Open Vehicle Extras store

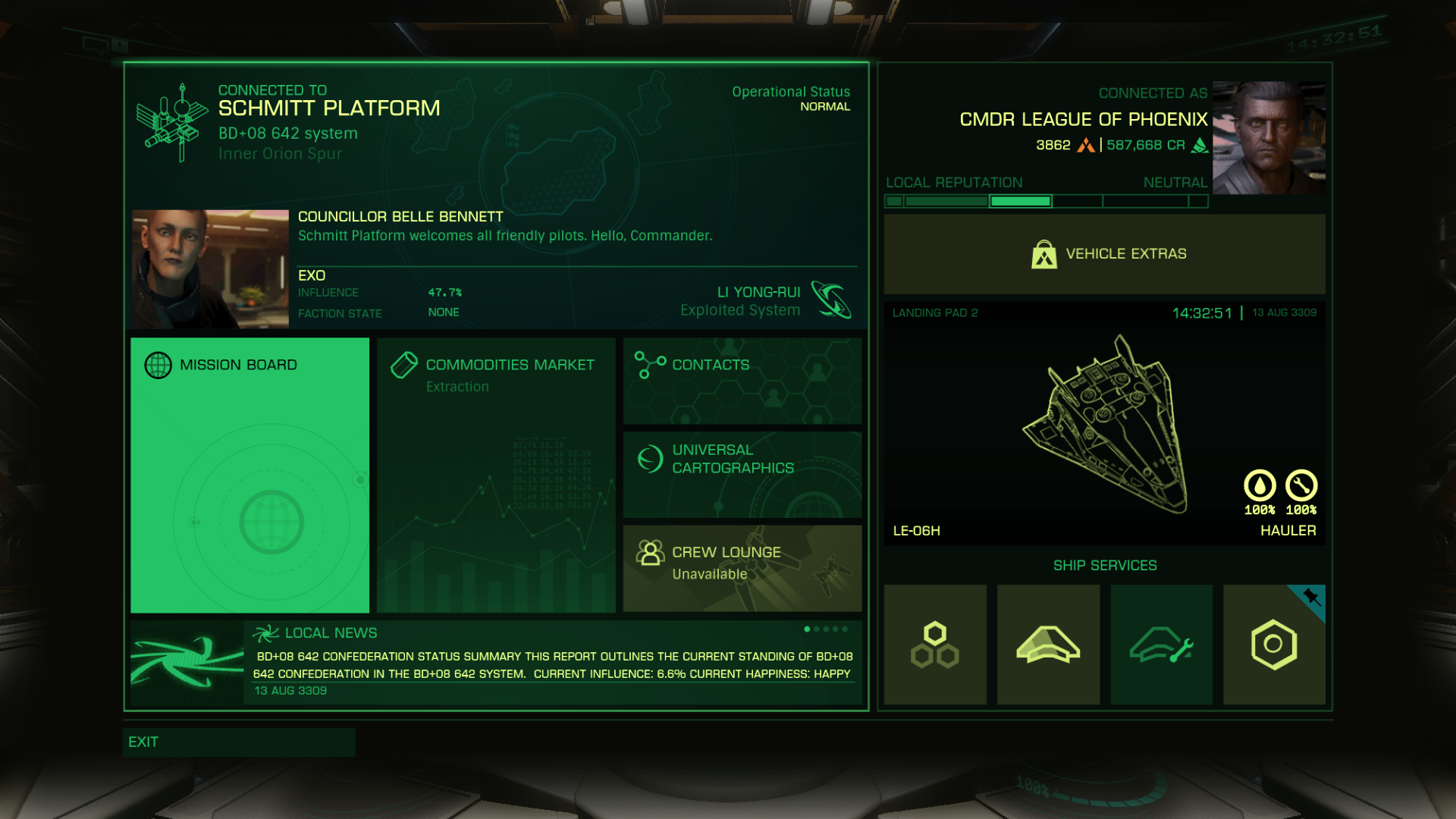[1104, 254]
